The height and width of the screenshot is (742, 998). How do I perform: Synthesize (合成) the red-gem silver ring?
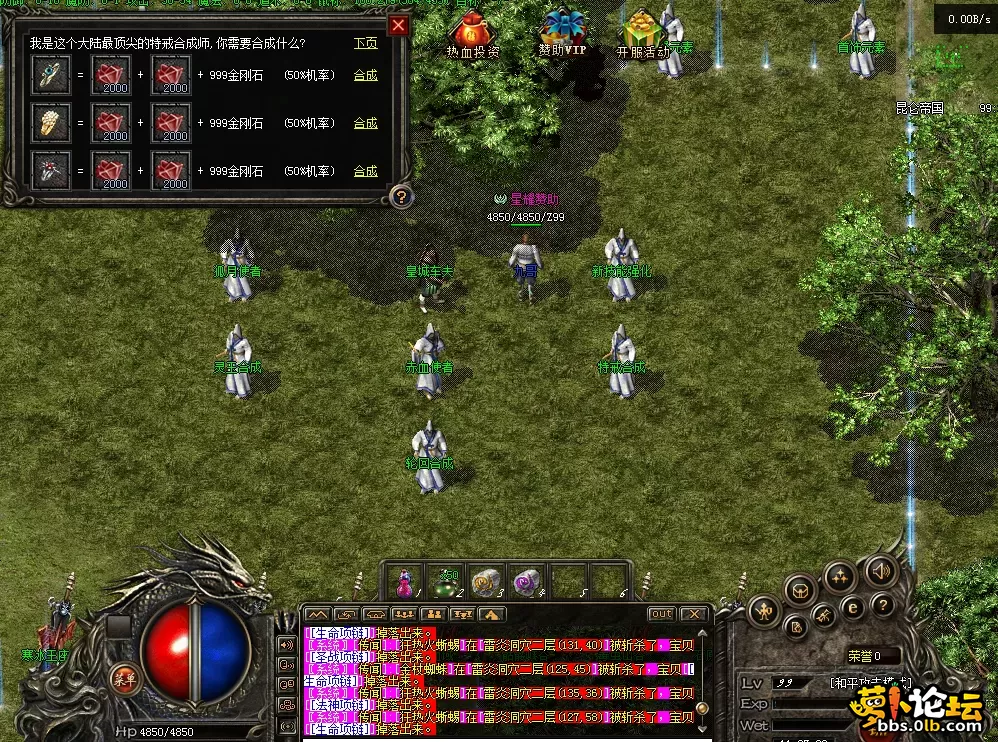pos(366,171)
